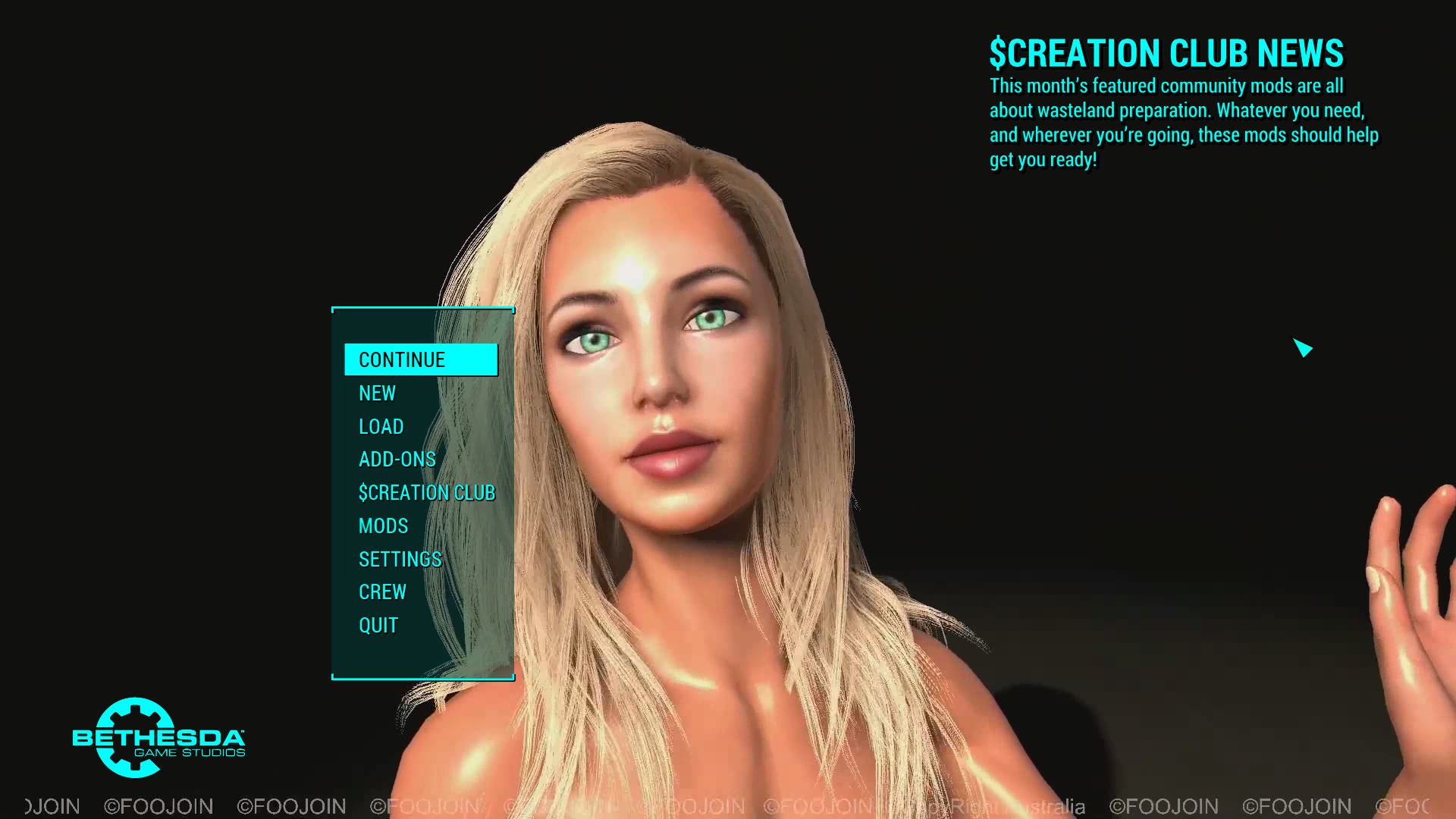Read the featured community mods announcement text
Image resolution: width=1456 pixels, height=819 pixels.
click(x=1183, y=123)
